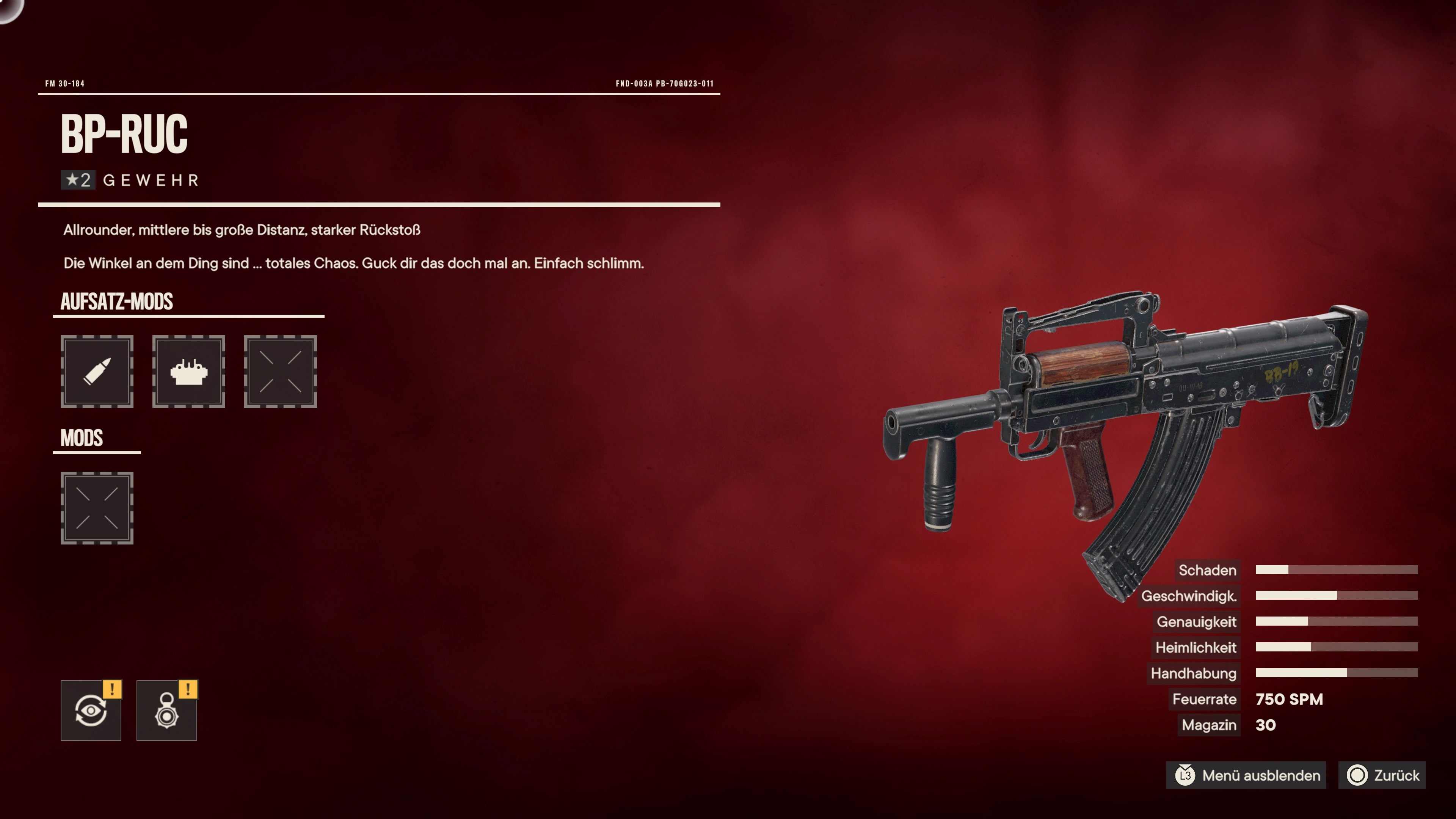Hide the menu with Menü ausblenden

coord(1247,775)
